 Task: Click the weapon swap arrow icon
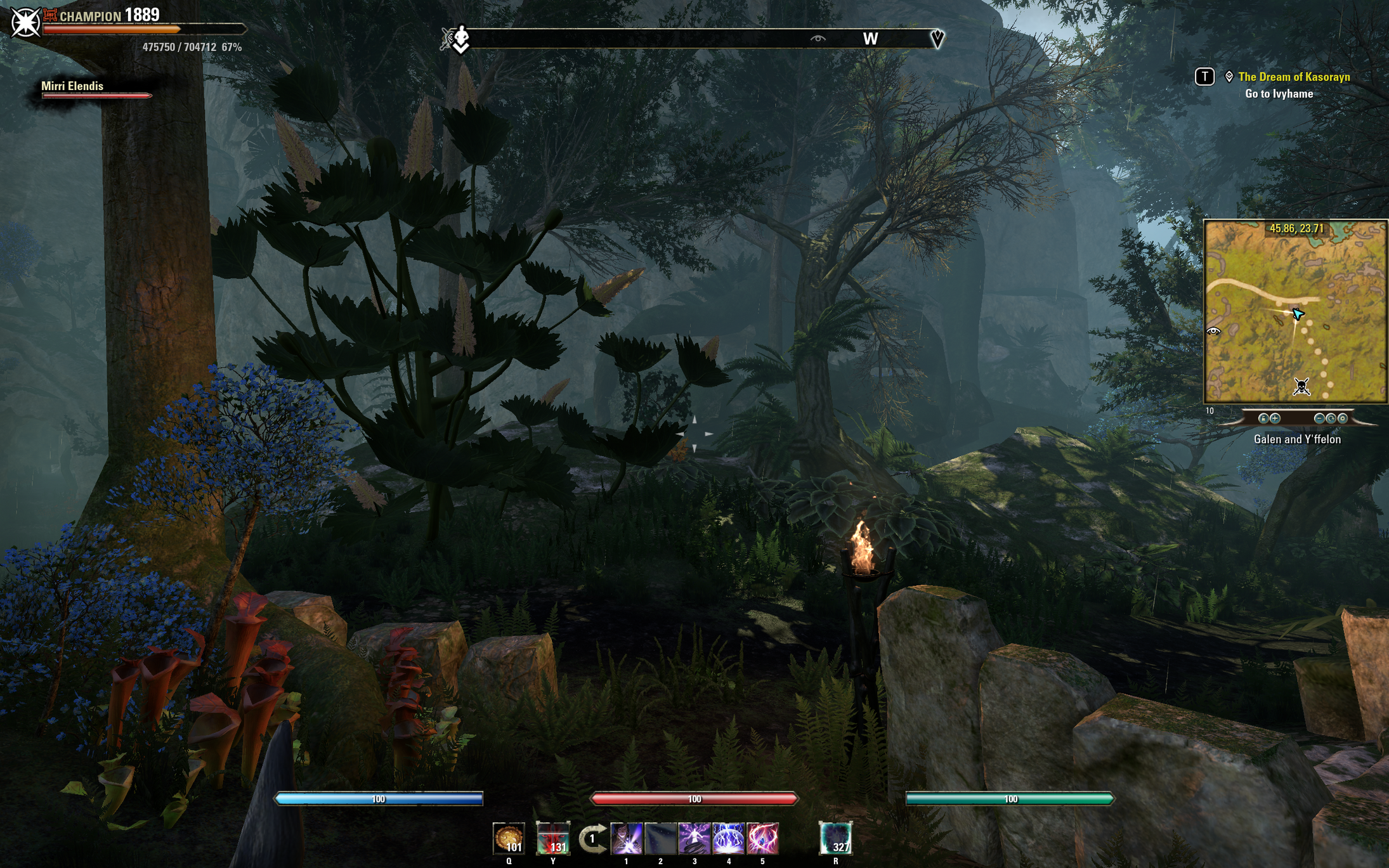point(592,839)
